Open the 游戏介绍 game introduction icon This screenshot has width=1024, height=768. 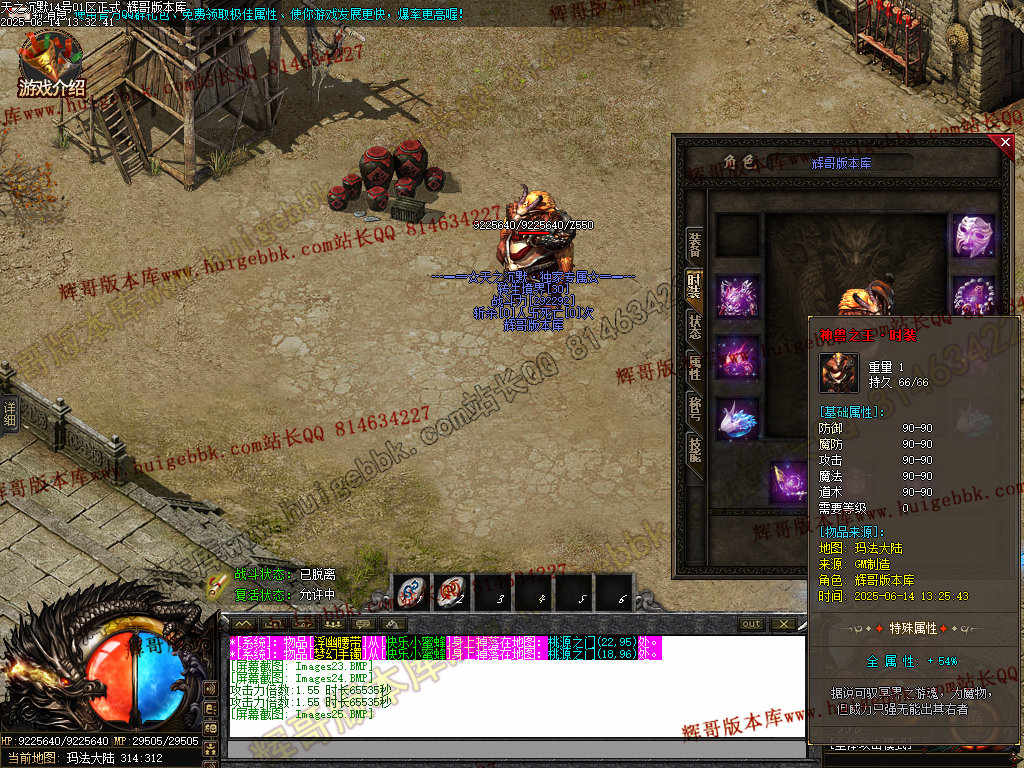pyautogui.click(x=51, y=64)
